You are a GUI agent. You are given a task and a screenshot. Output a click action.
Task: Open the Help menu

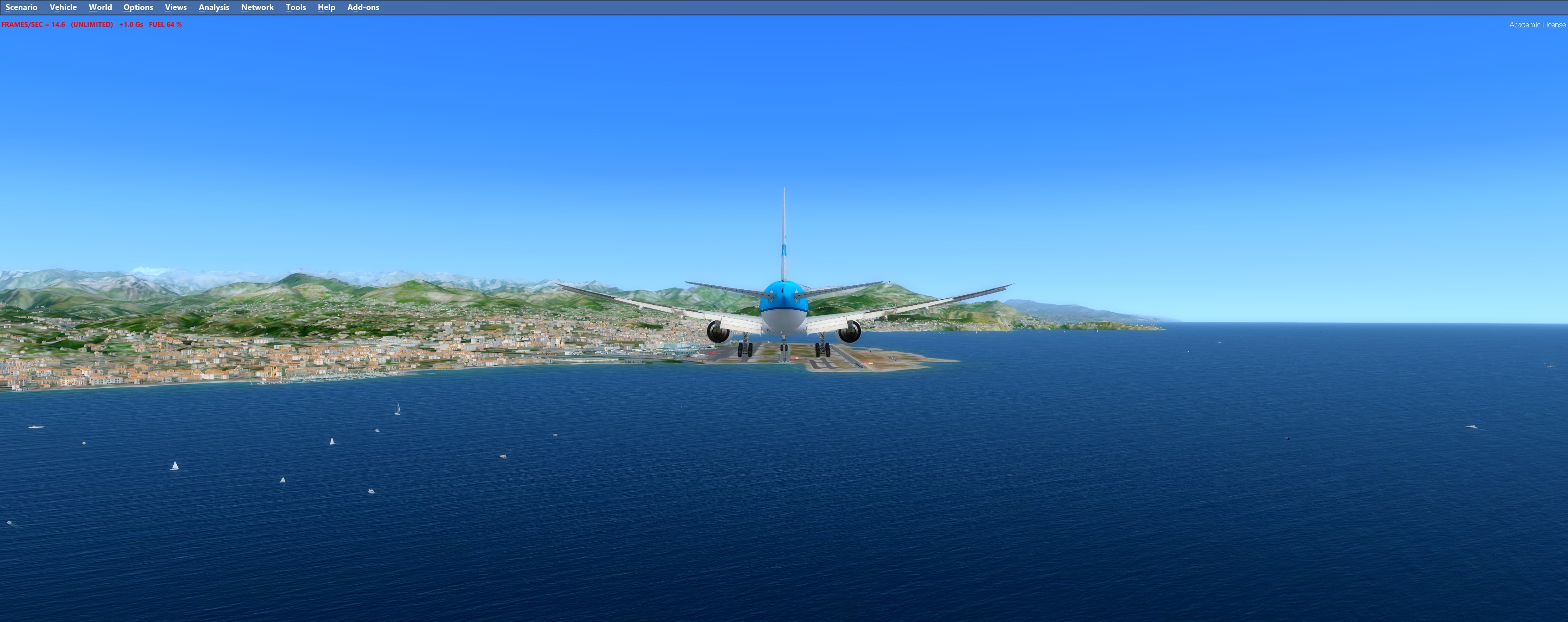(326, 7)
